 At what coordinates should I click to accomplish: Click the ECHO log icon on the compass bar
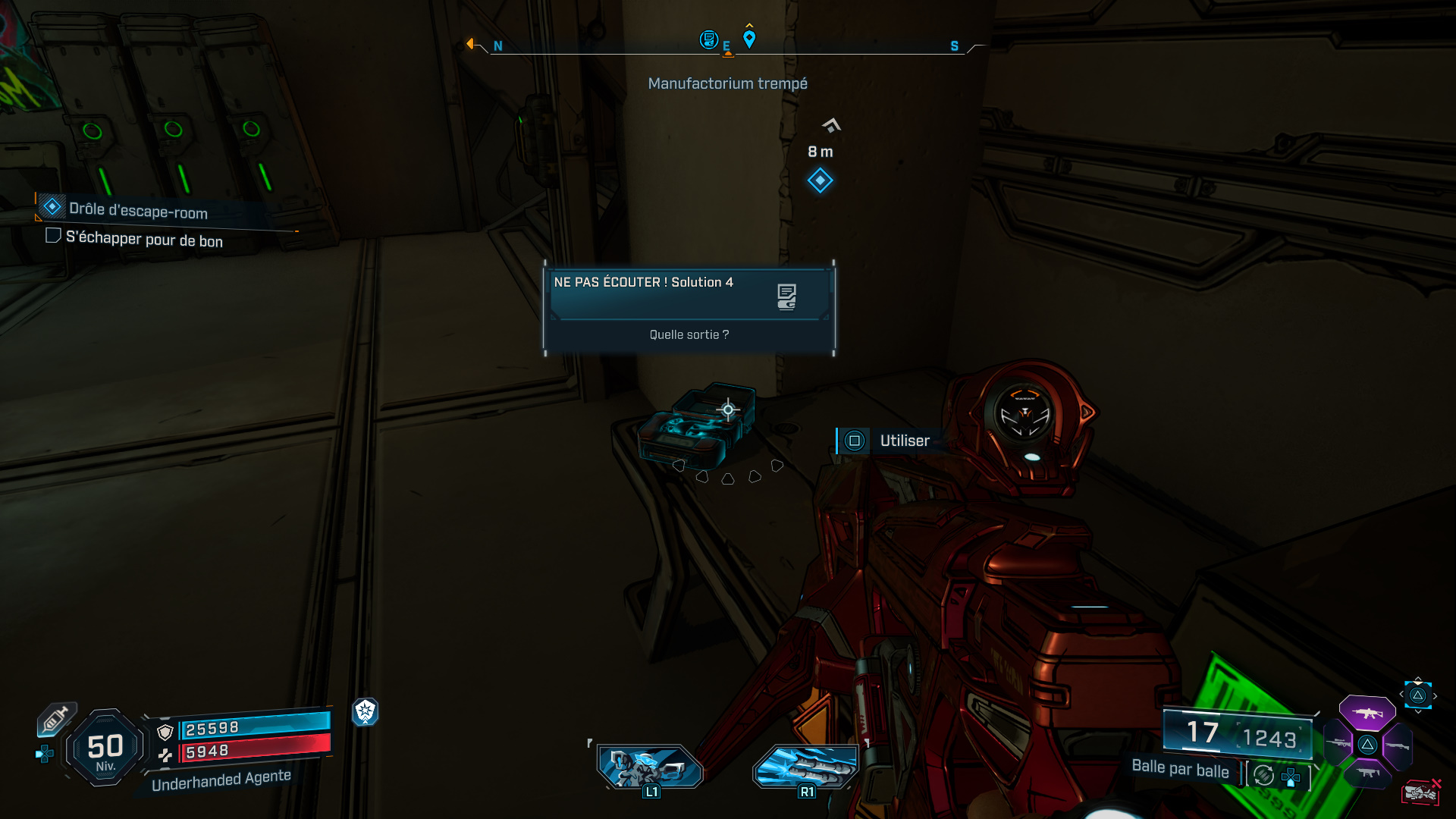coord(709,40)
